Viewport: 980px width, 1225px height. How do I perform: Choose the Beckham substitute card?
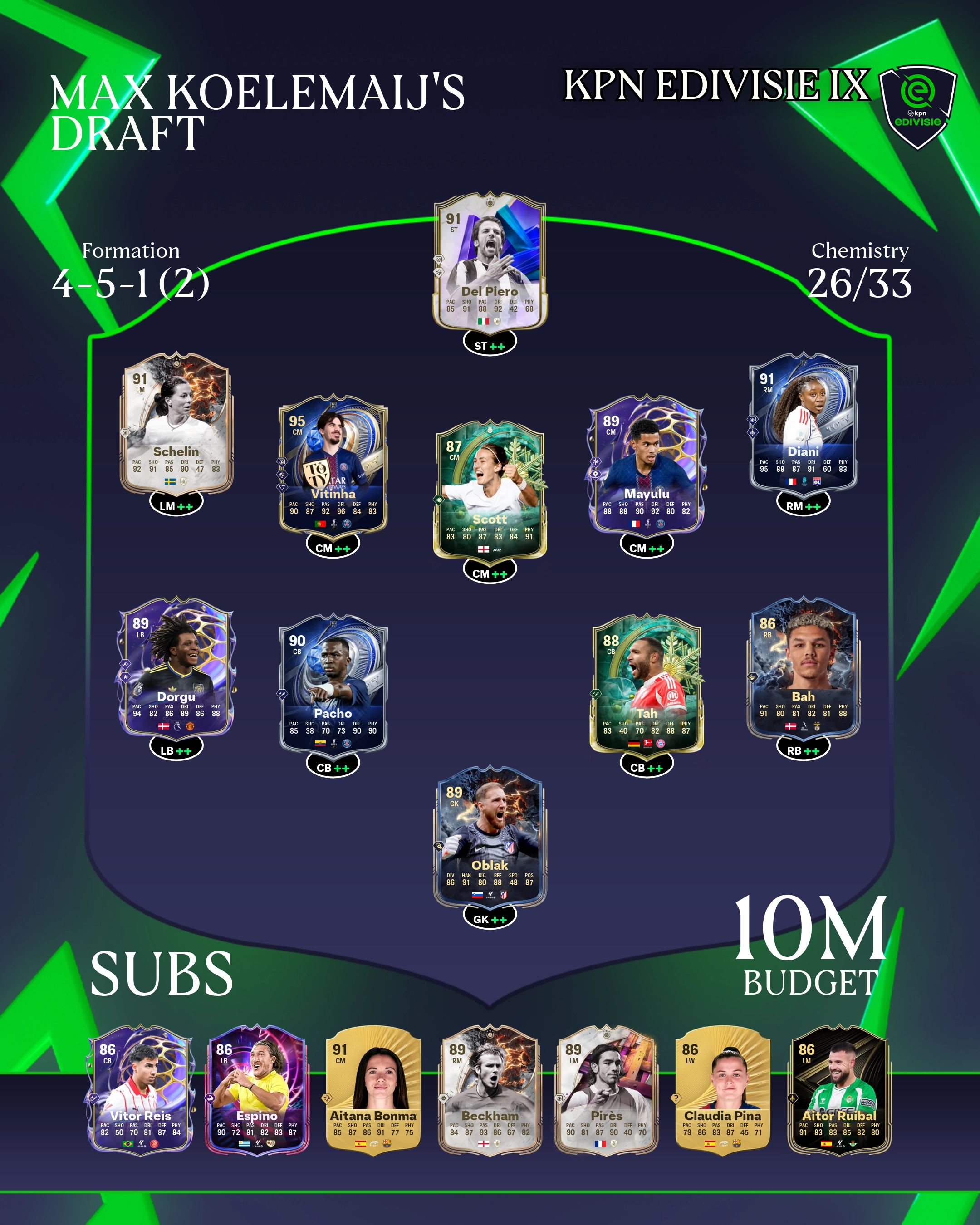click(x=490, y=1090)
